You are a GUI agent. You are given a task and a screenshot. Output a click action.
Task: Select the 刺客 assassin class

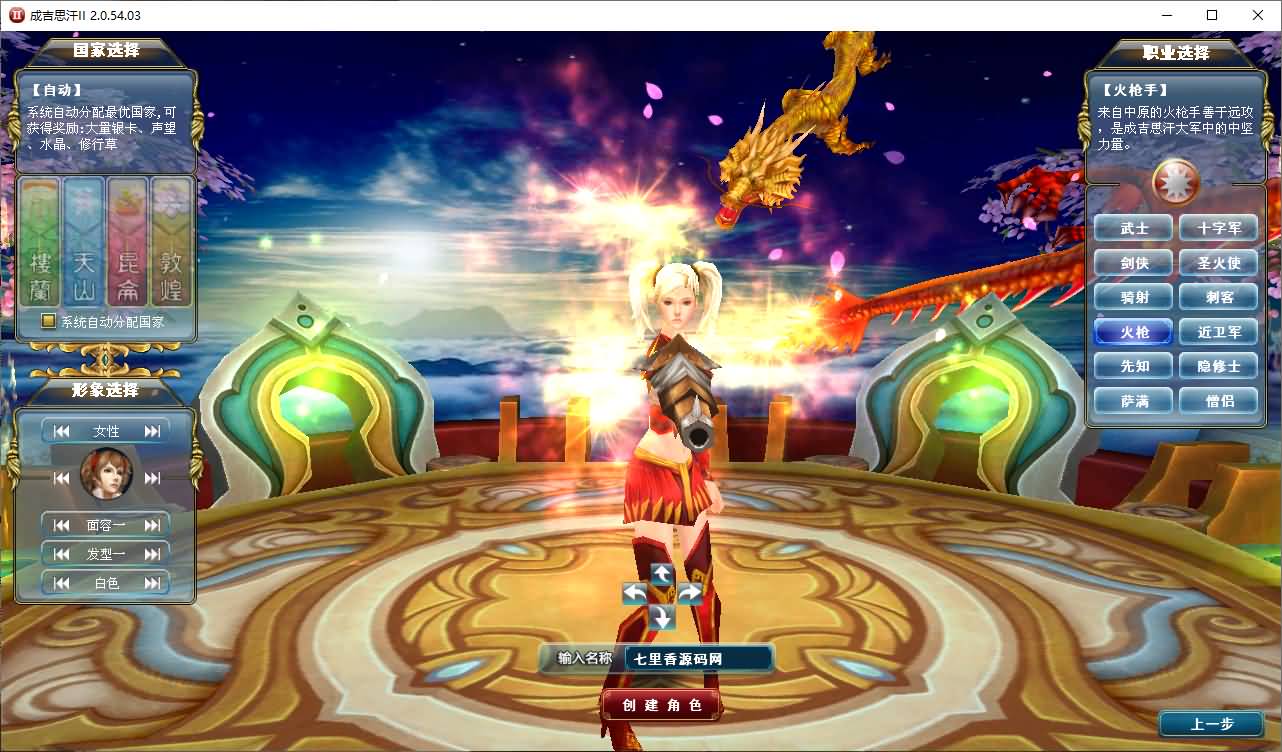(1218, 296)
